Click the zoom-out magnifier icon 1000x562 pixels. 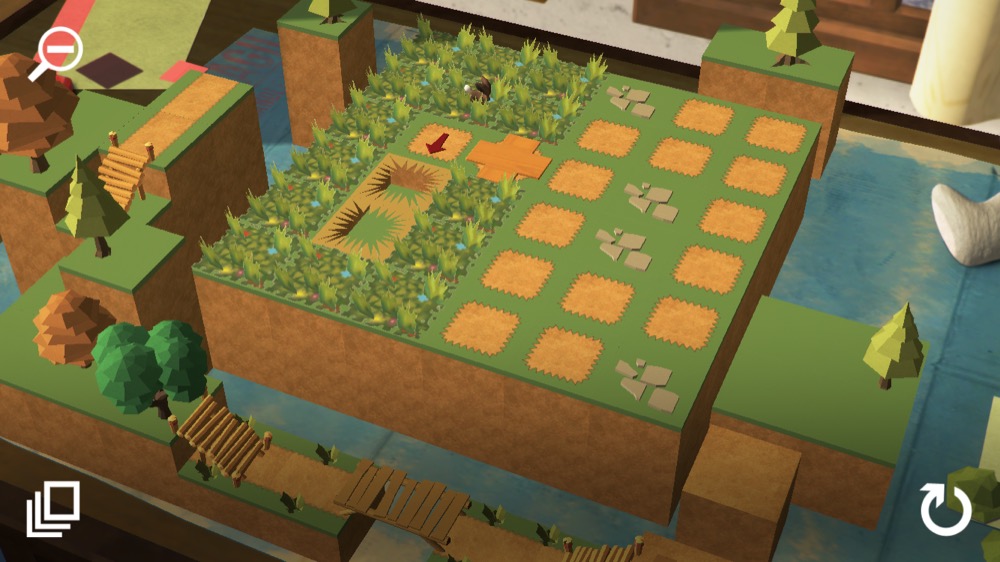coord(57,52)
